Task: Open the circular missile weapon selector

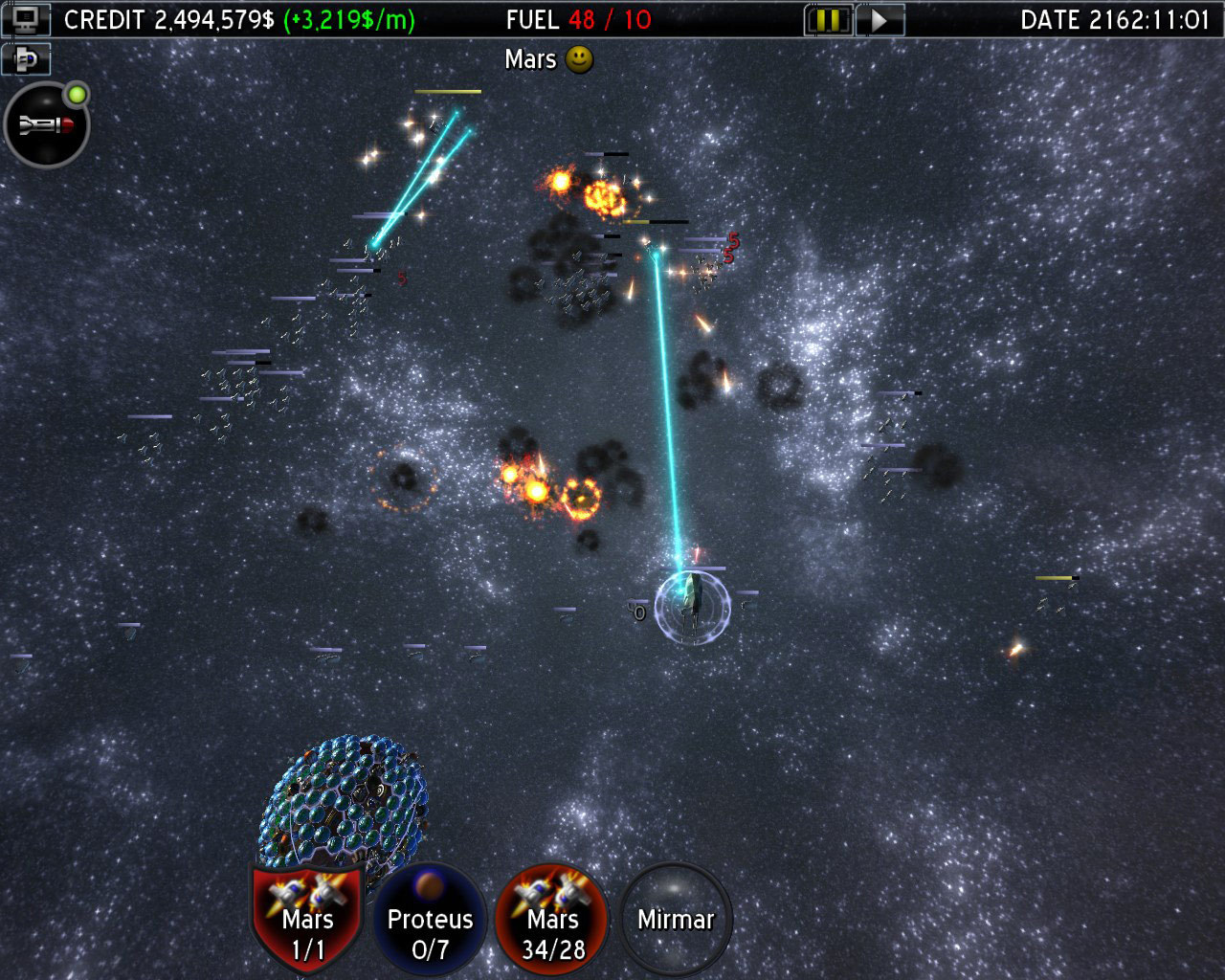Action: pos(47,125)
